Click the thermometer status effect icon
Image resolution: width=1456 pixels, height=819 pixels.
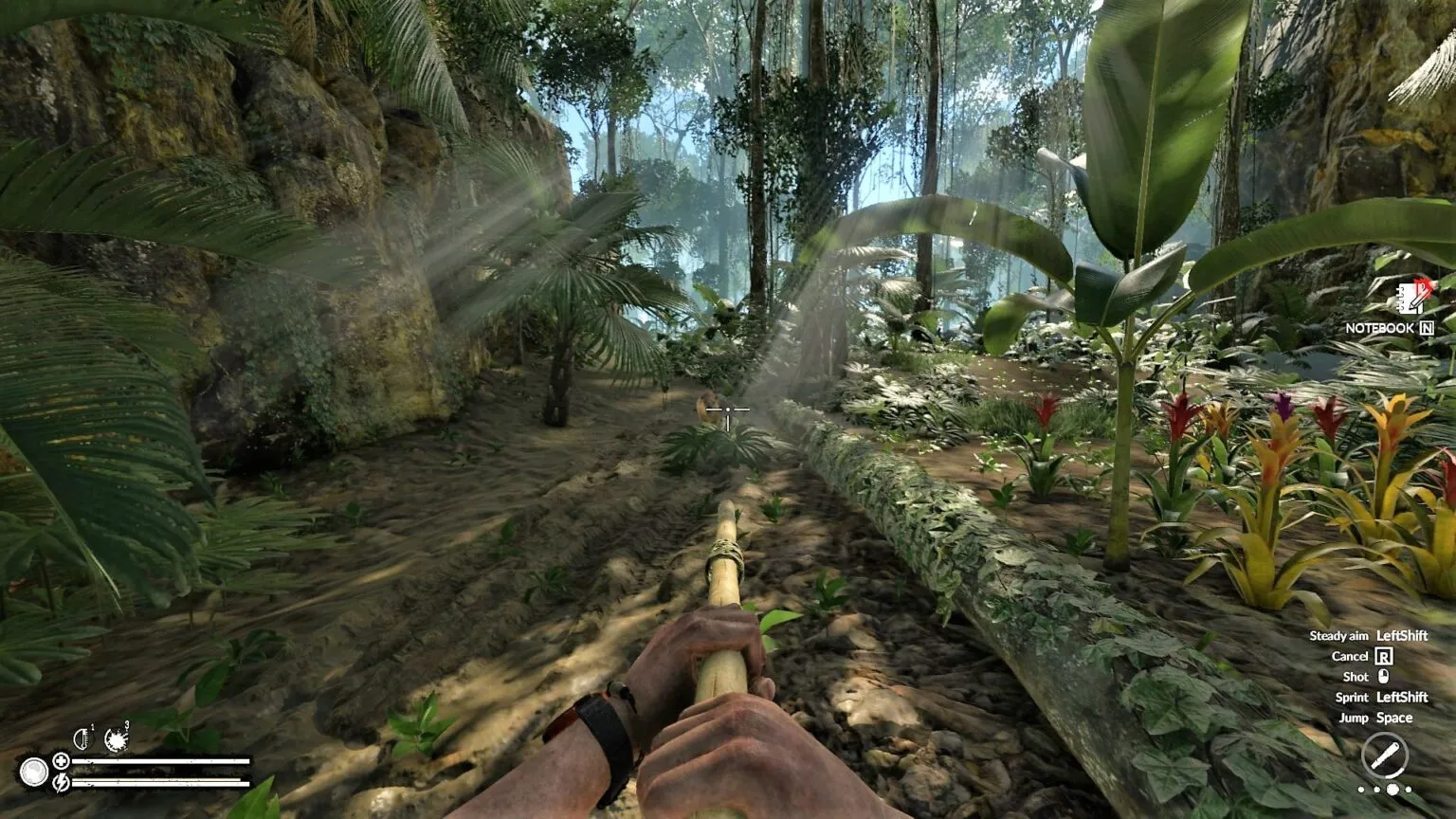(x=83, y=737)
